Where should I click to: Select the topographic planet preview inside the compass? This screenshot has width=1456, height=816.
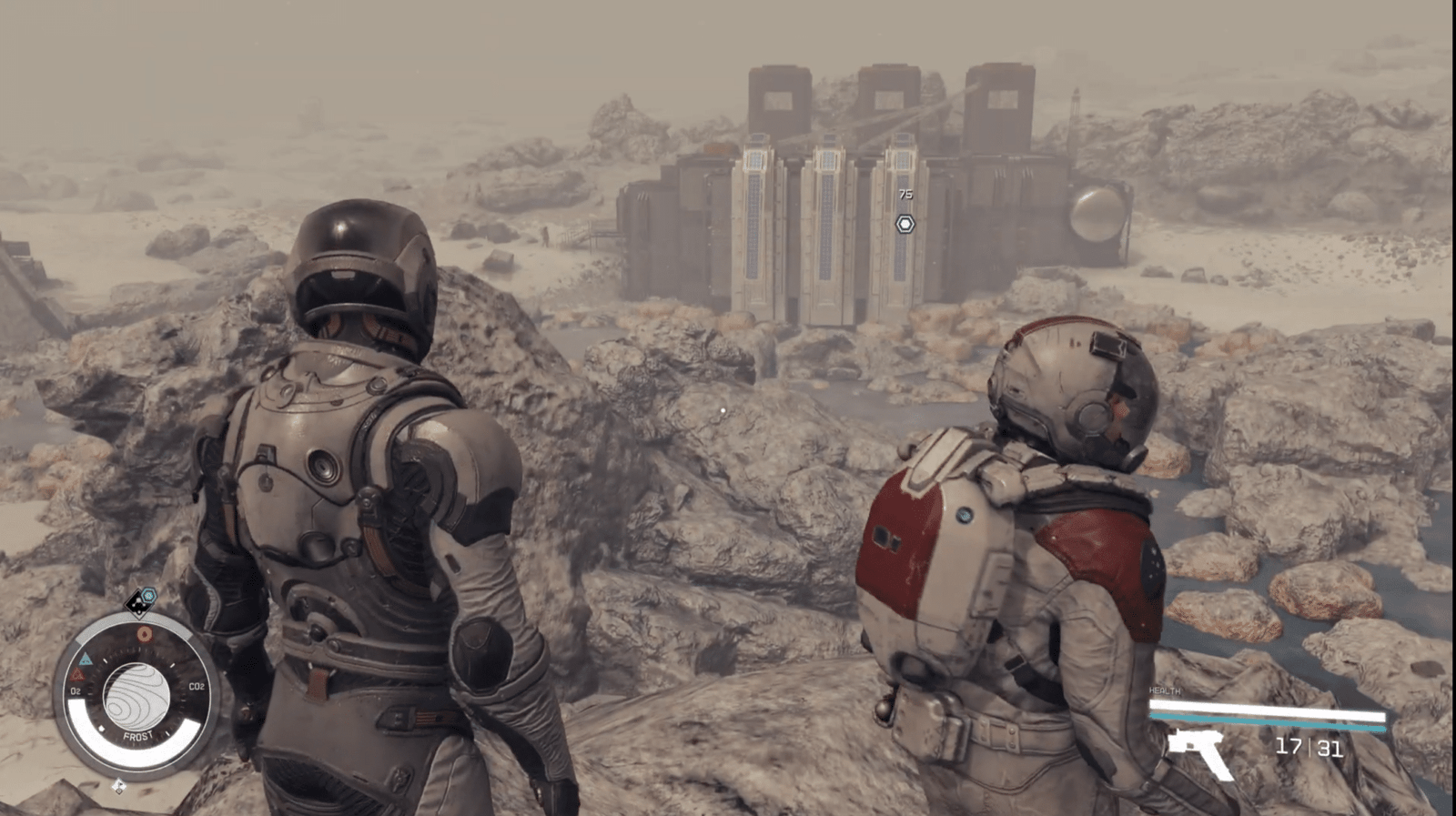tap(138, 694)
